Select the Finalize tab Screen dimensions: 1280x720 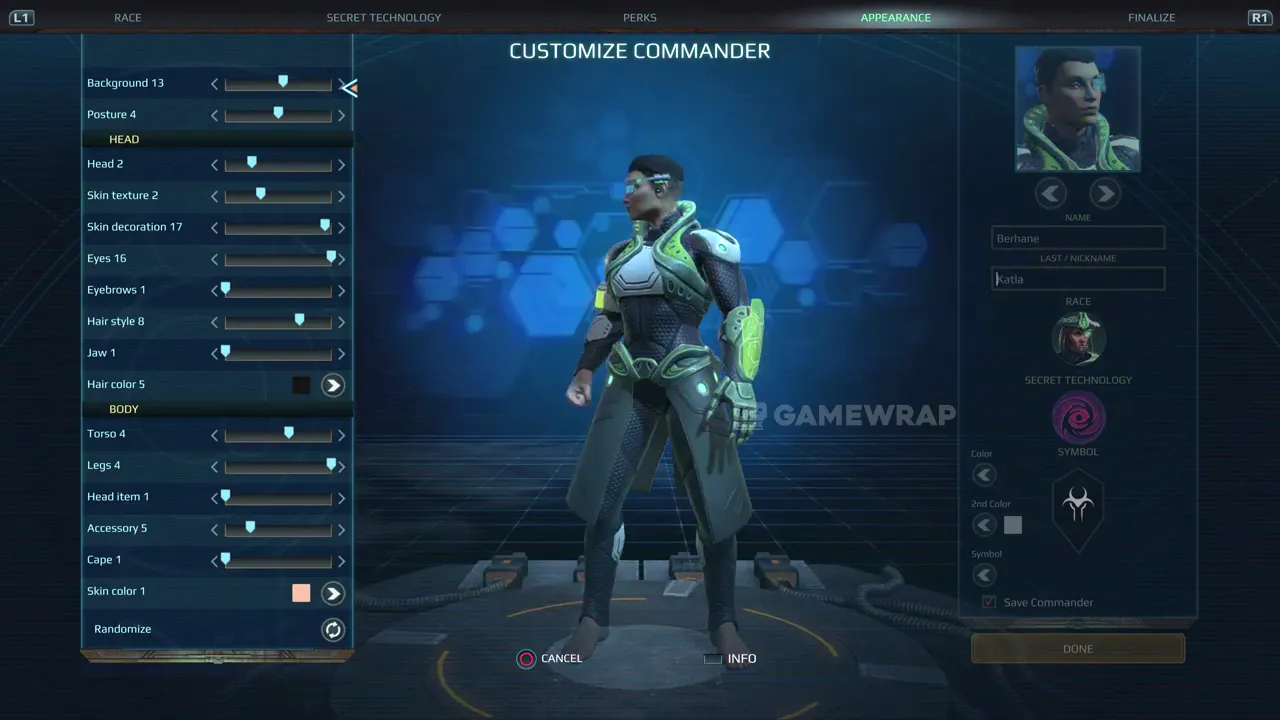tap(1151, 17)
